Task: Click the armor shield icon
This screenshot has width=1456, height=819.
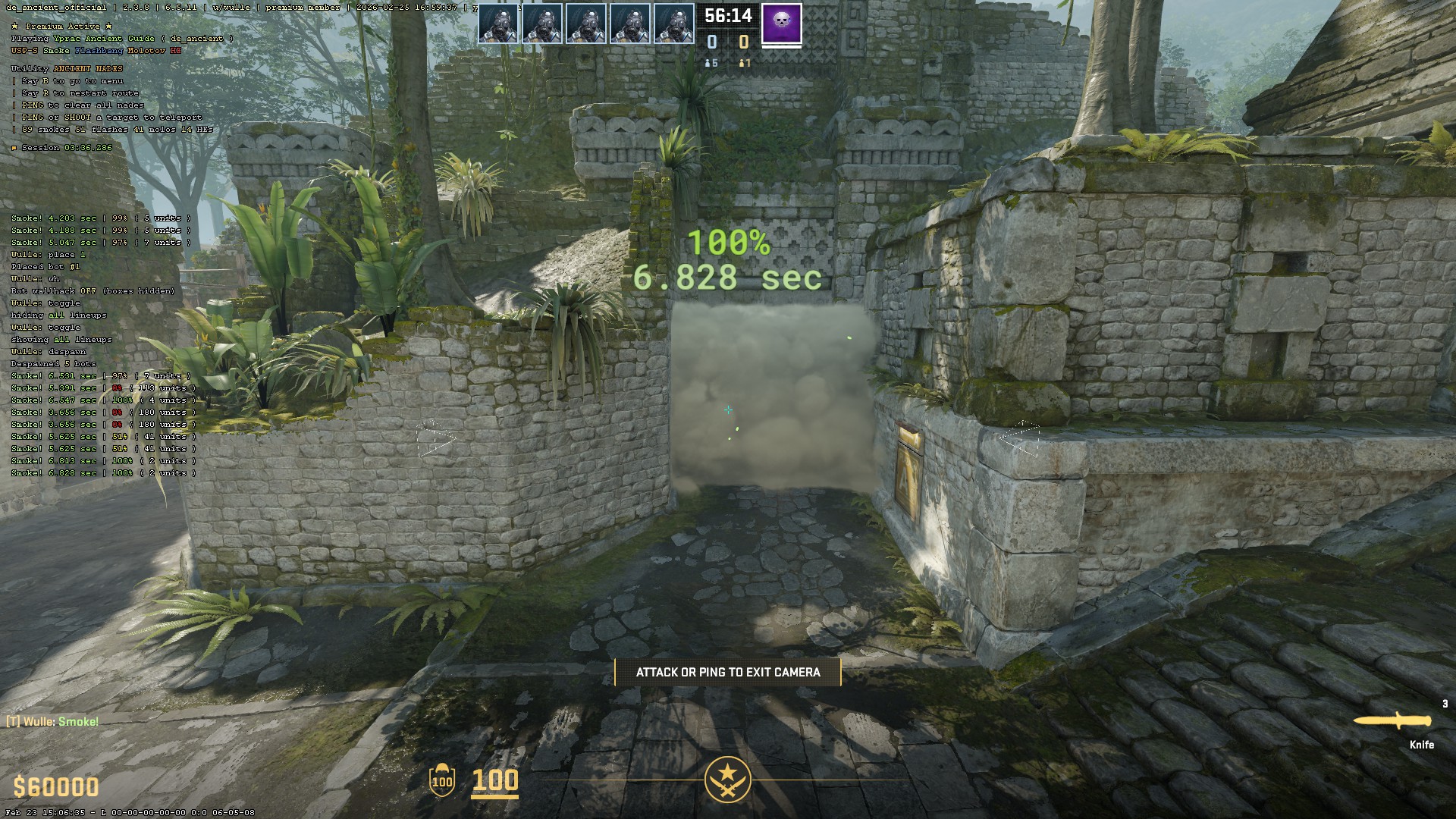Action: click(441, 780)
